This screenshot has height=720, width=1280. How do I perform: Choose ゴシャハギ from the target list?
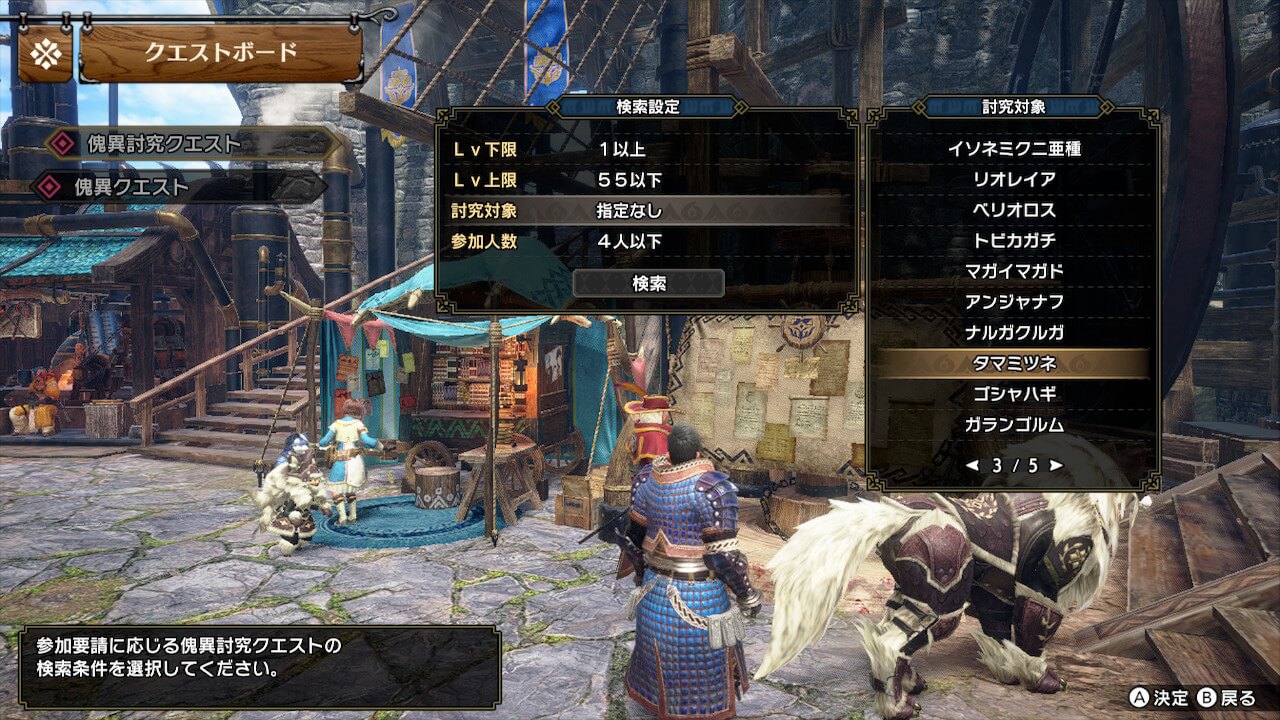point(1014,393)
